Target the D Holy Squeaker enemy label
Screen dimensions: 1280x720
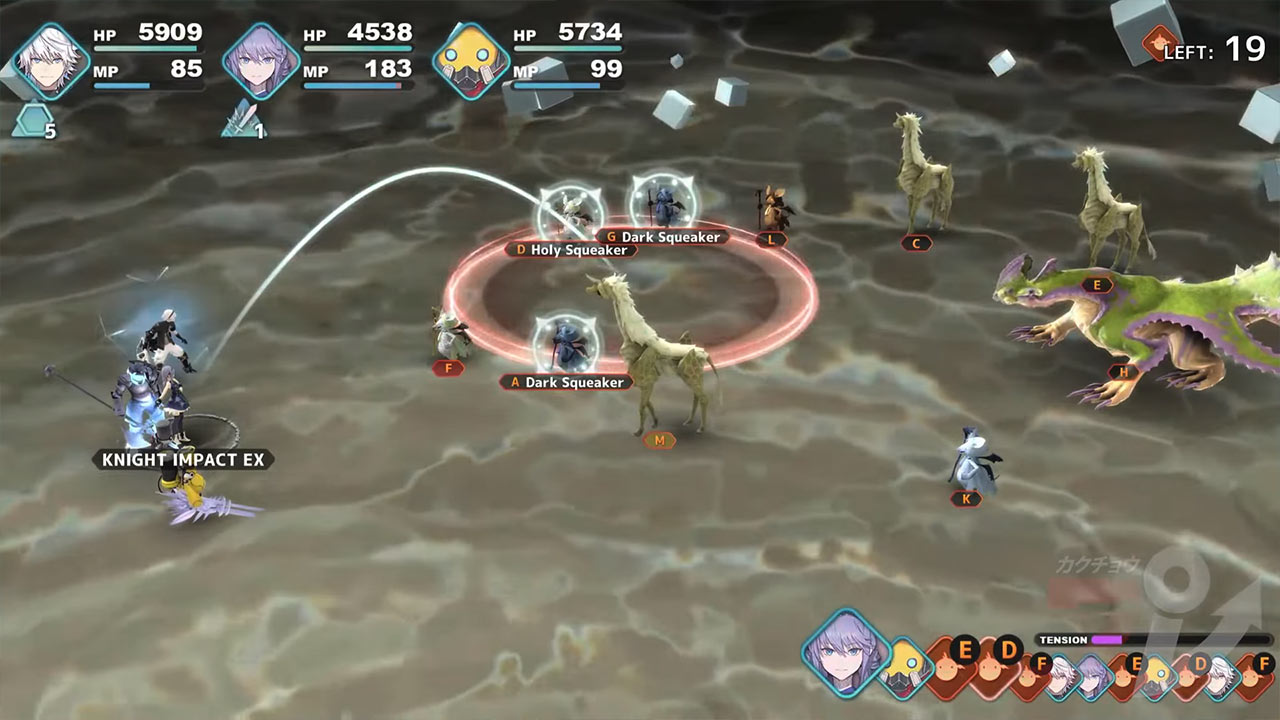pos(571,250)
